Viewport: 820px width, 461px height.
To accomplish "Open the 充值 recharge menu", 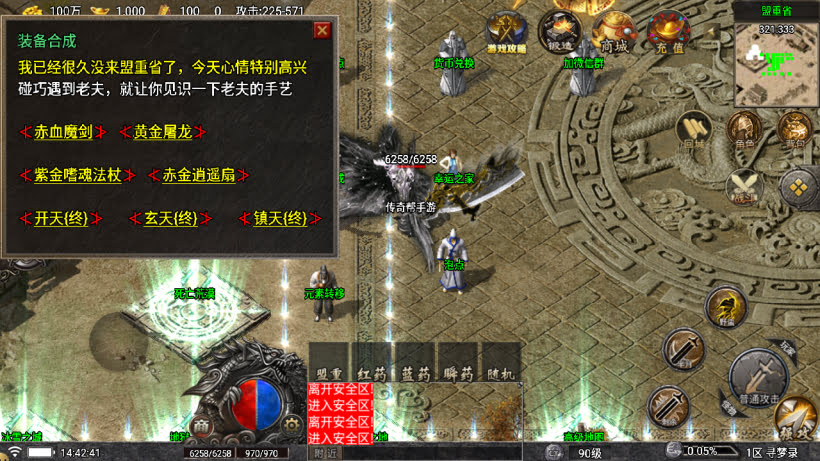I will [667, 32].
